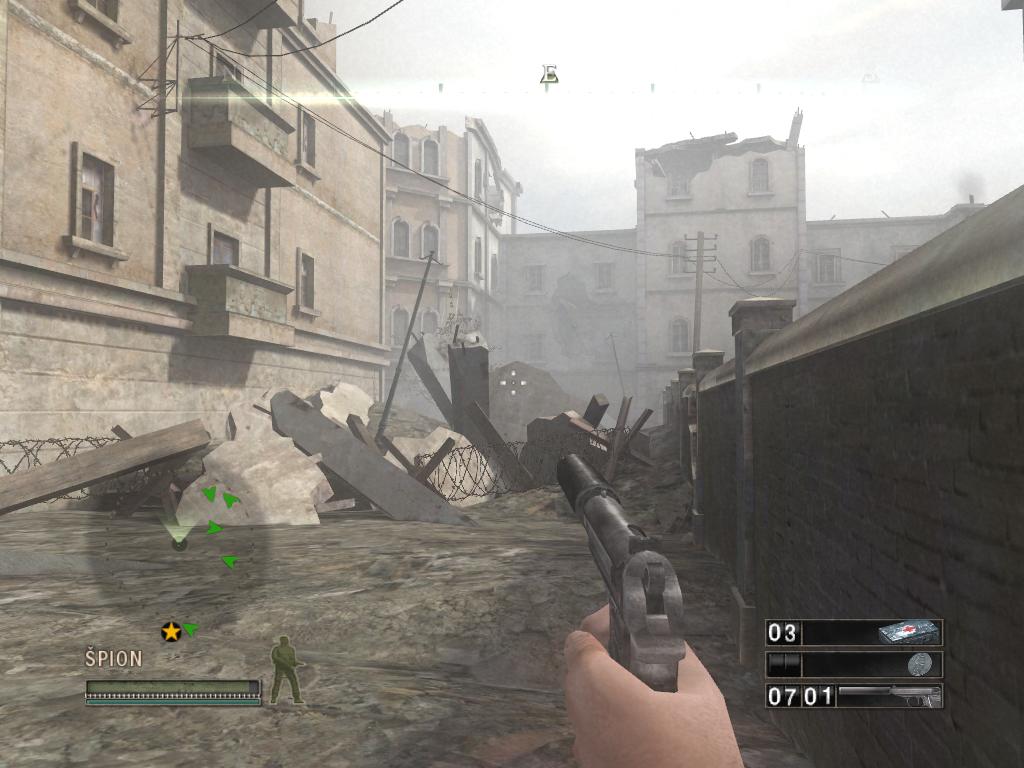Click the green soldier stance icon

pyautogui.click(x=286, y=670)
